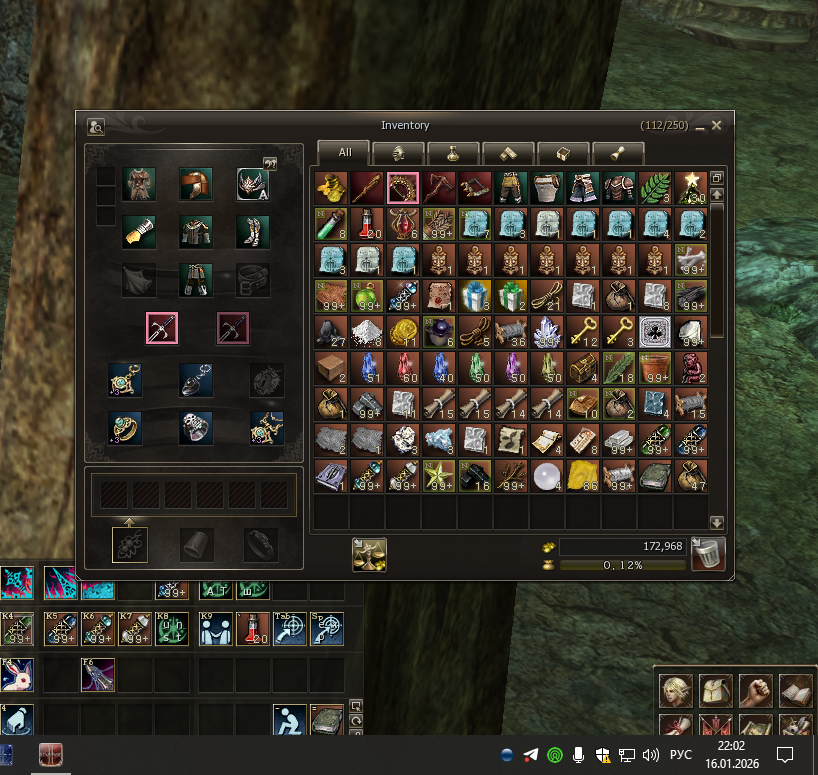The image size is (818, 775).
Task: Close the Inventory window
Action: [x=716, y=126]
